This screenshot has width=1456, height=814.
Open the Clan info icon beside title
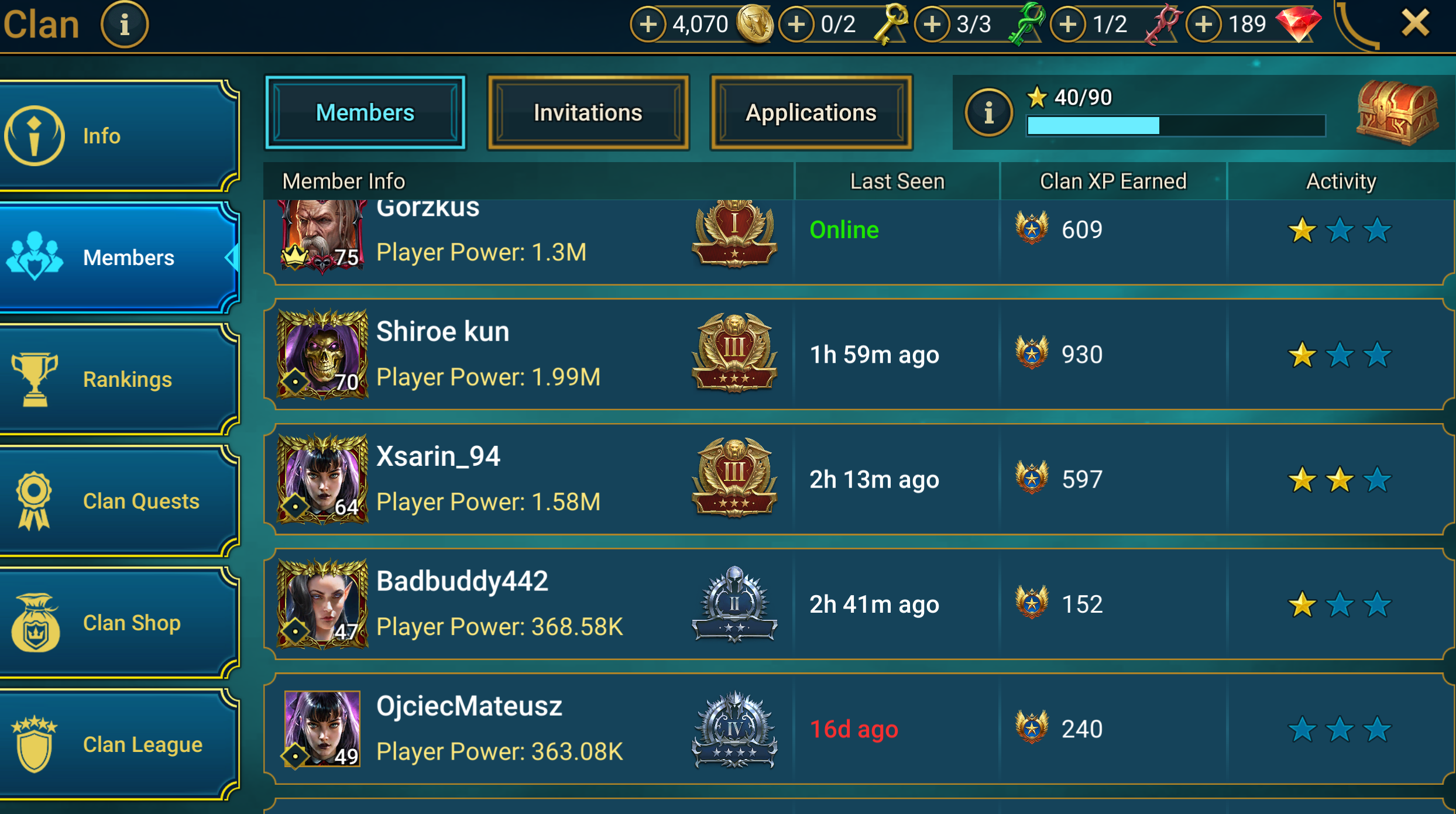coord(124,25)
